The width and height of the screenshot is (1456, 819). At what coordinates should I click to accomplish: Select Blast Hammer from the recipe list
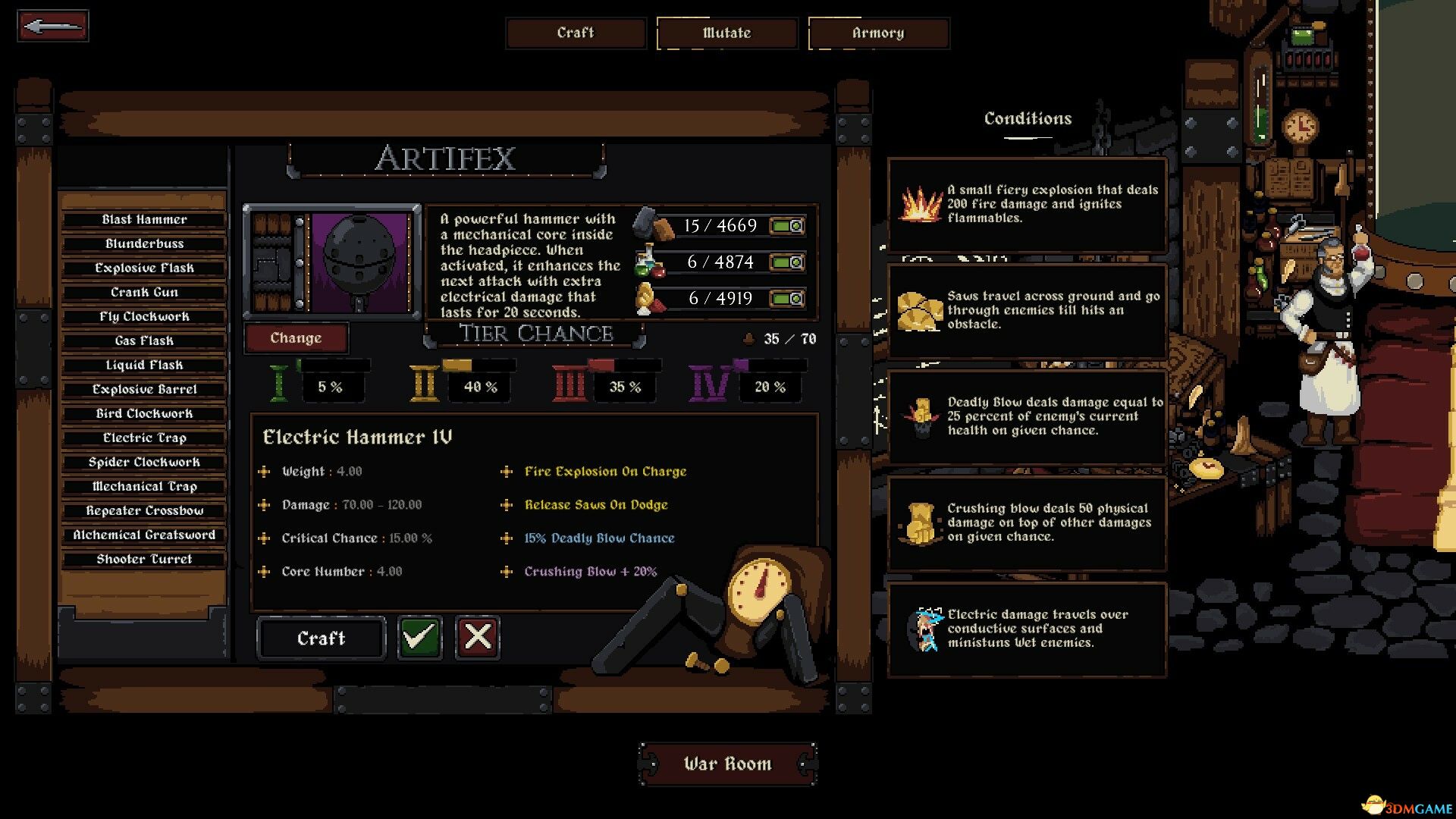[x=144, y=220]
